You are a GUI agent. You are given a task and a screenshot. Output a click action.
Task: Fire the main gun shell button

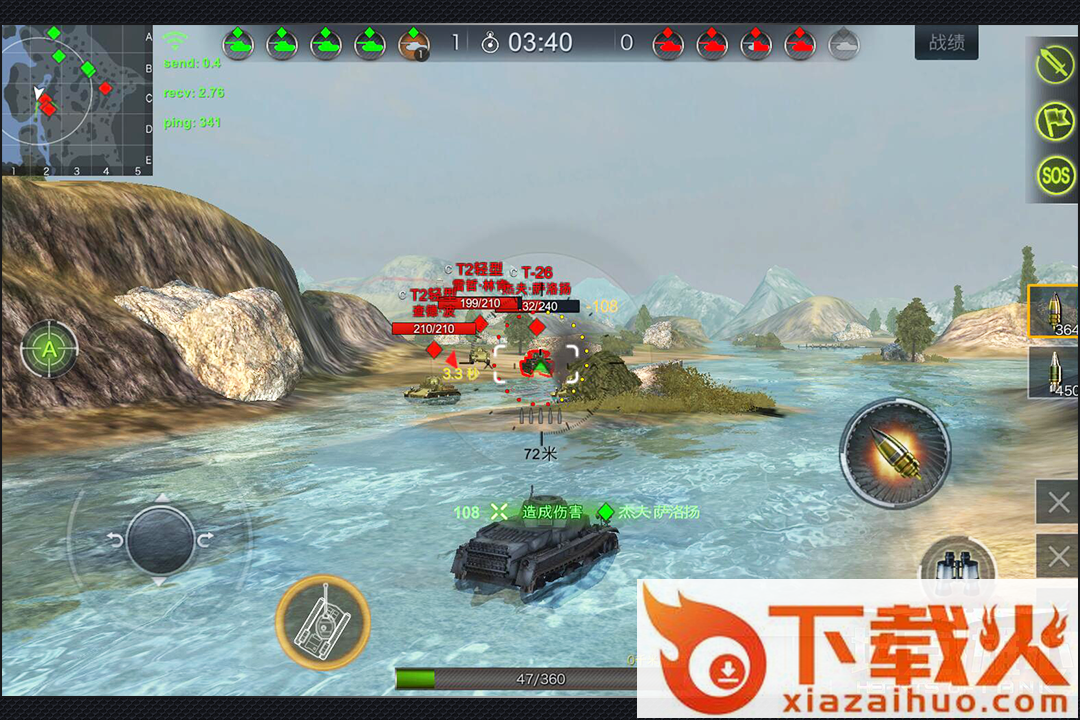(894, 453)
